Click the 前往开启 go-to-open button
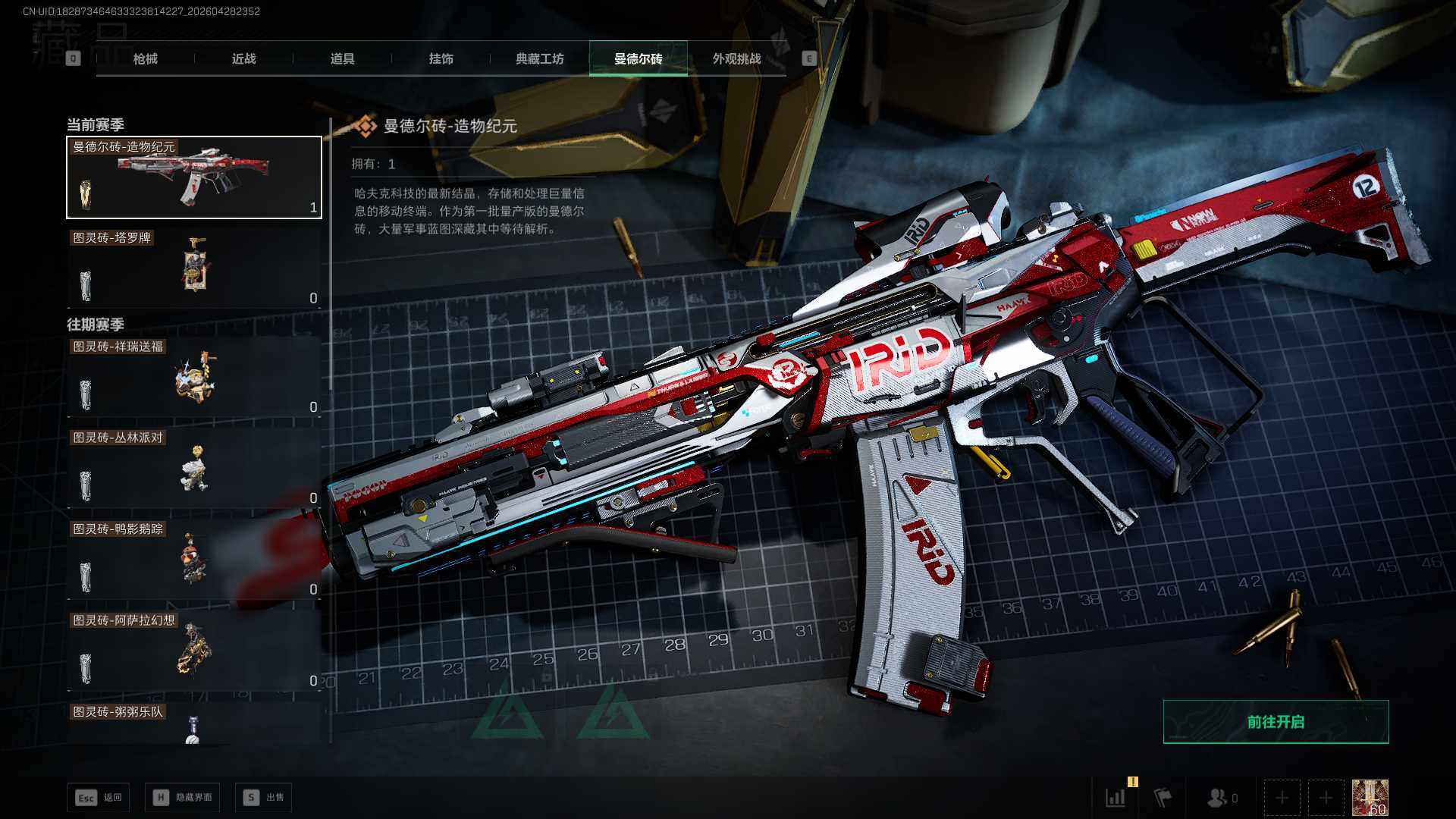This screenshot has height=819, width=1456. coord(1276,722)
